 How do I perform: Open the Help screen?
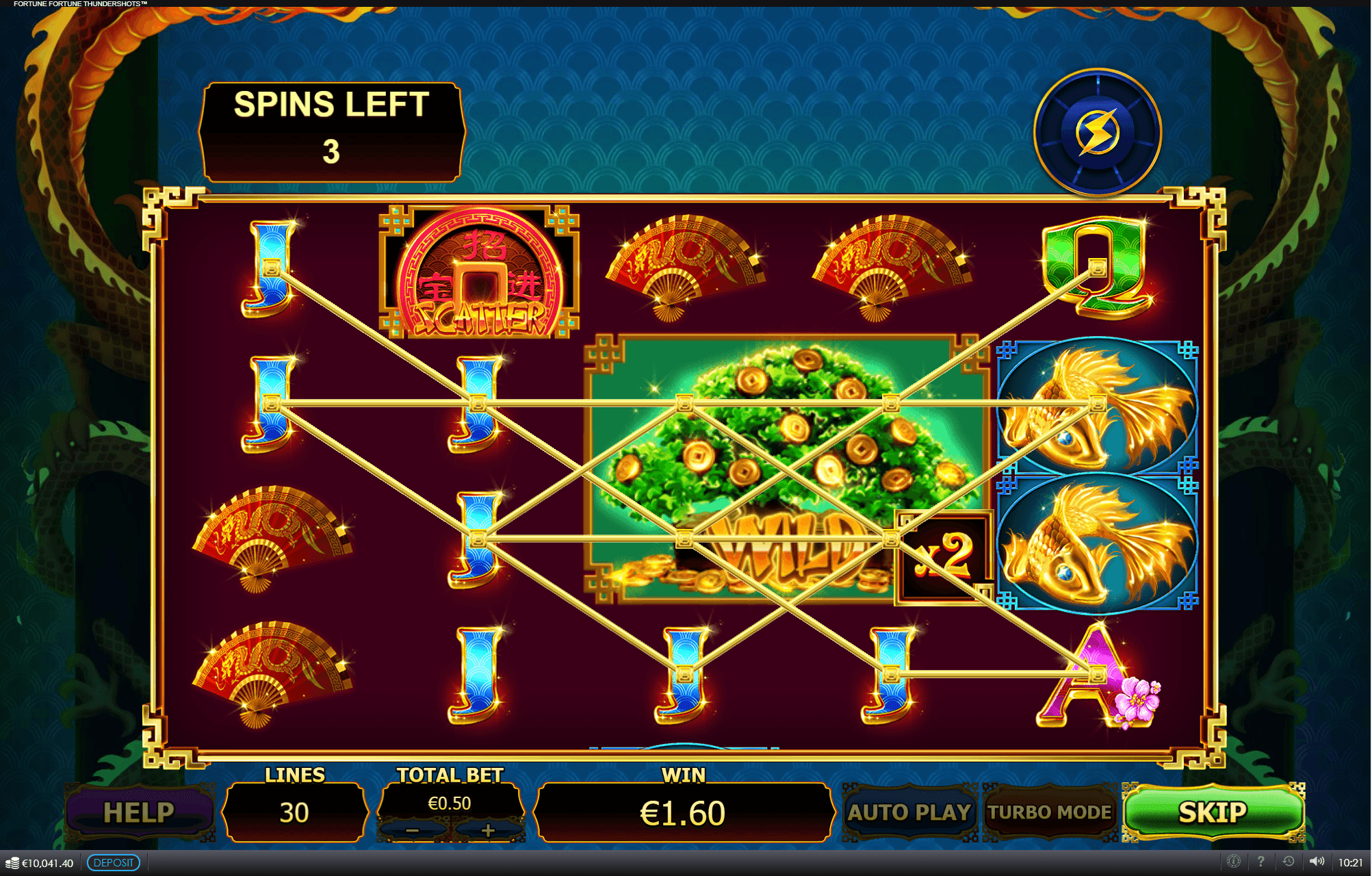coord(140,812)
